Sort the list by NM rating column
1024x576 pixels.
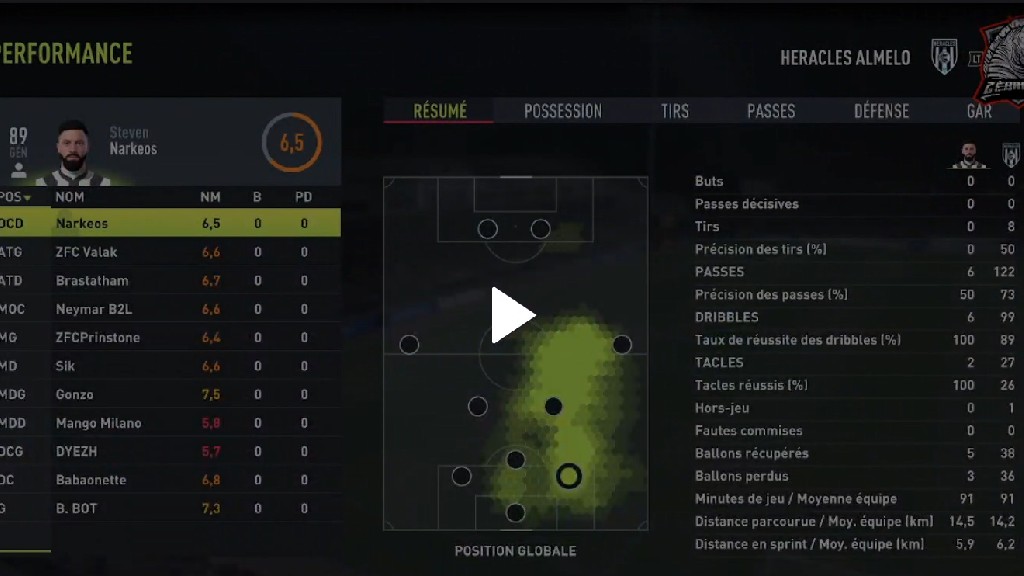[210, 198]
